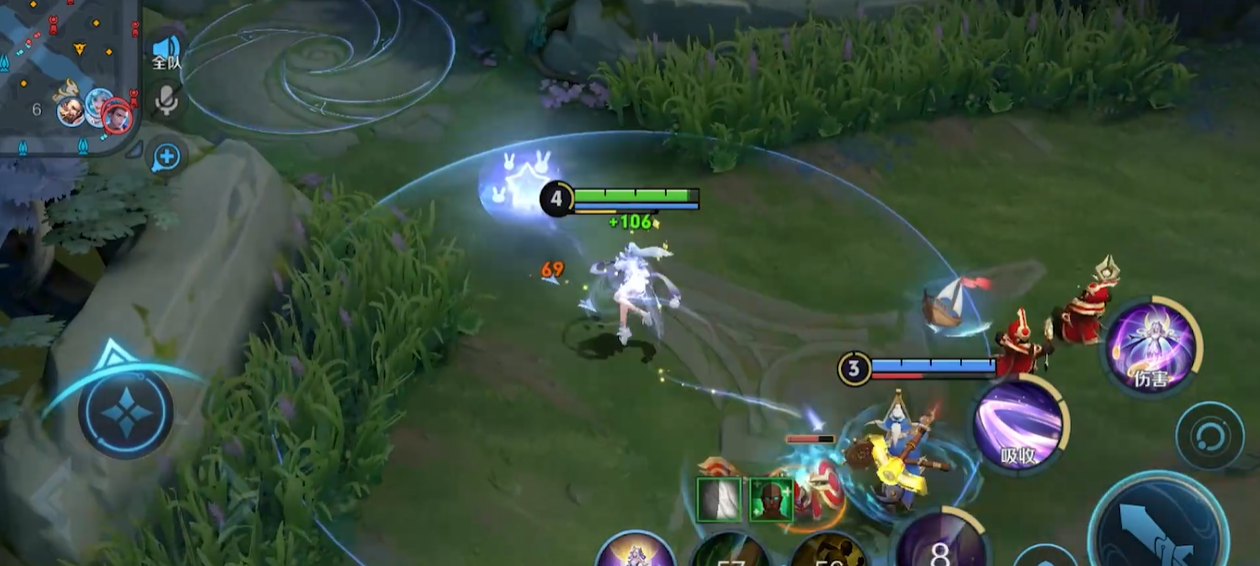Toggle the 全队 team speaker button

(166, 51)
